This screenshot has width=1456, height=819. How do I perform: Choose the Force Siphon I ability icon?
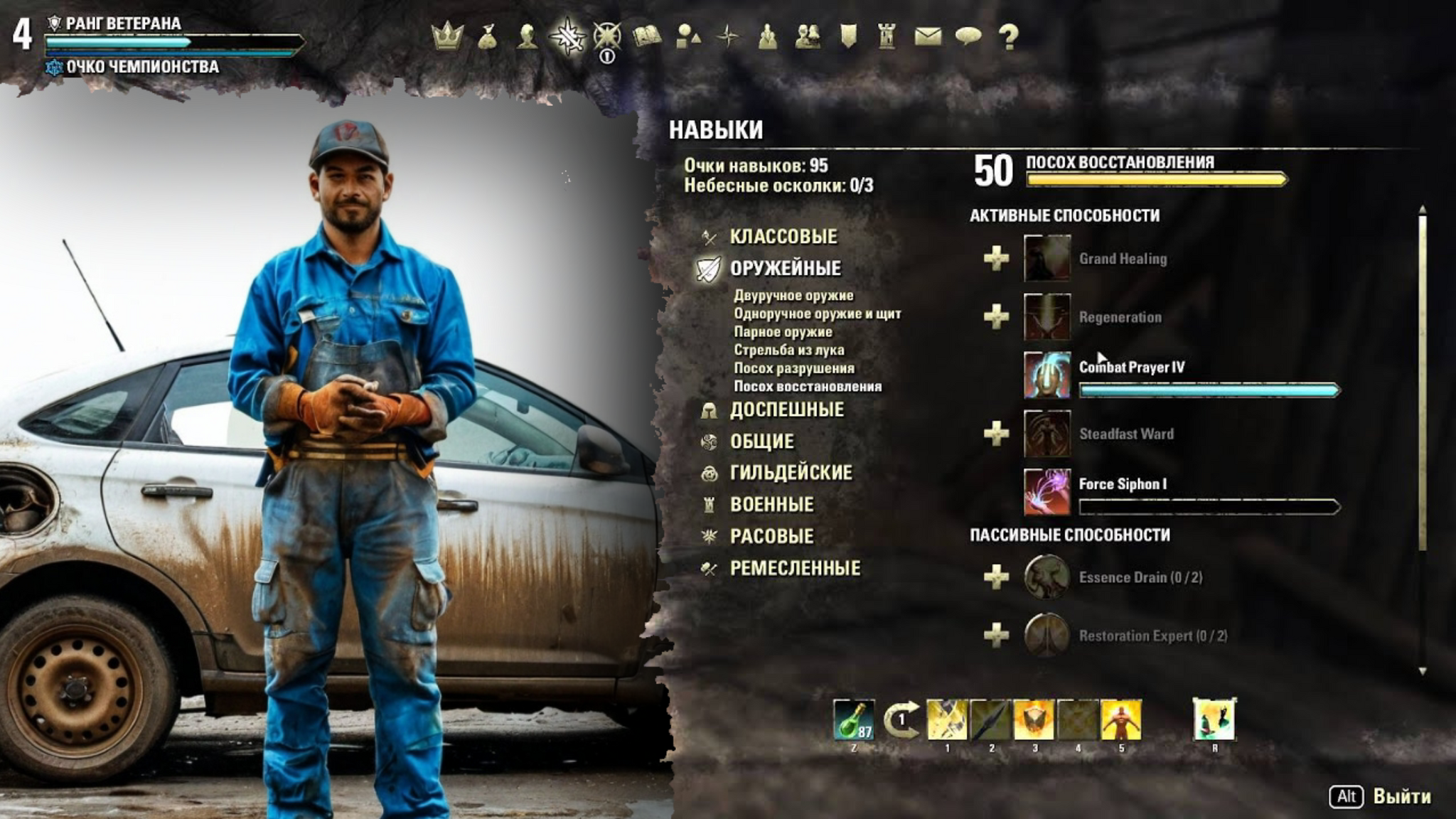[x=1046, y=492]
